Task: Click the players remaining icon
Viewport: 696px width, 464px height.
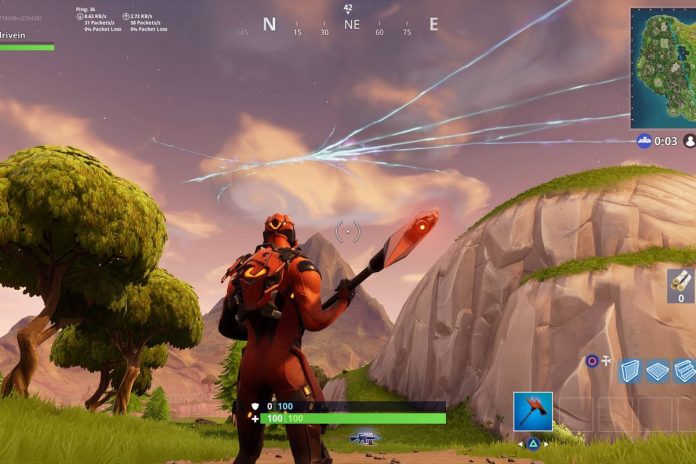Action: tap(689, 141)
